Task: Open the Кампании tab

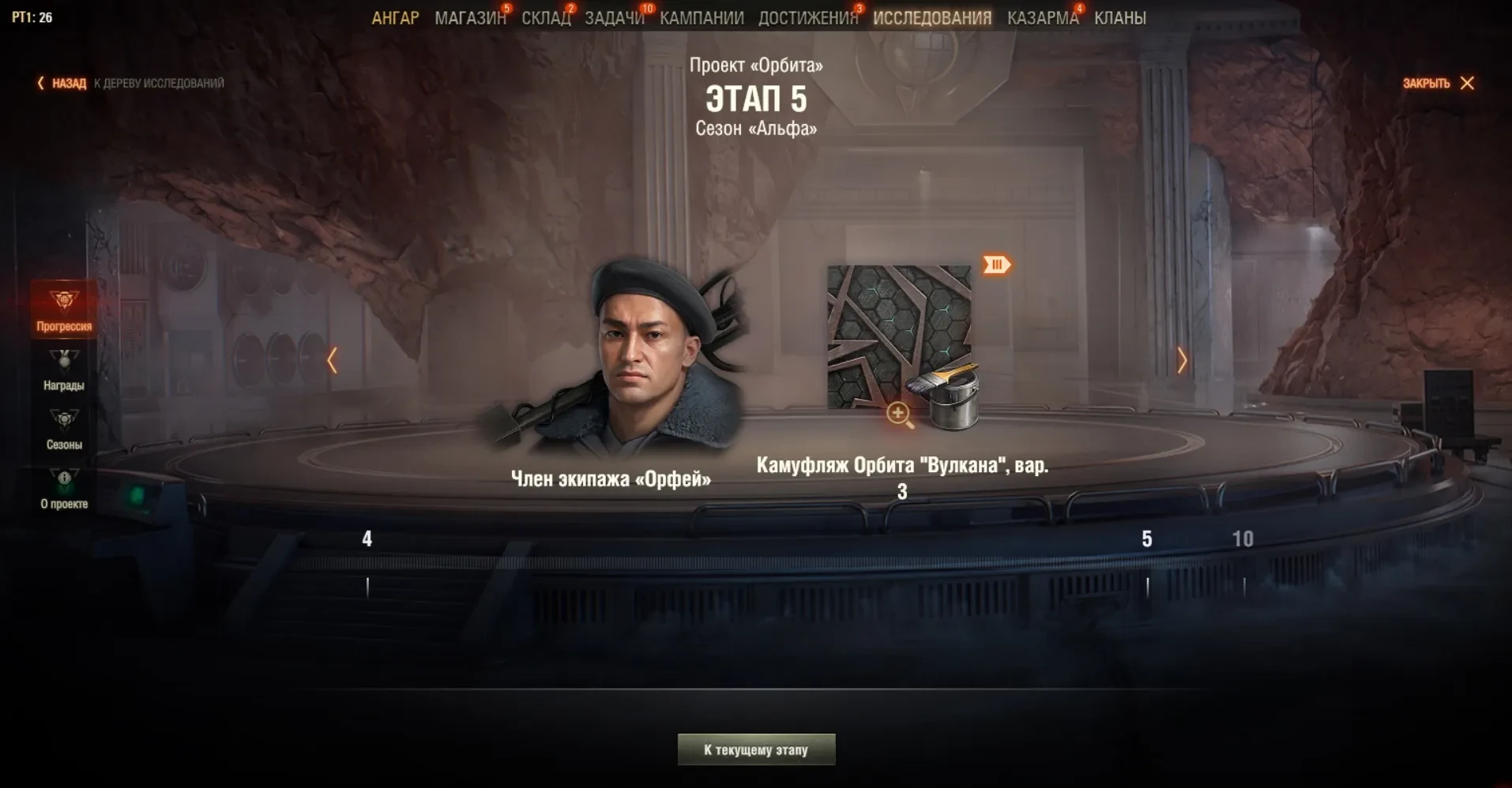Action: point(701,18)
